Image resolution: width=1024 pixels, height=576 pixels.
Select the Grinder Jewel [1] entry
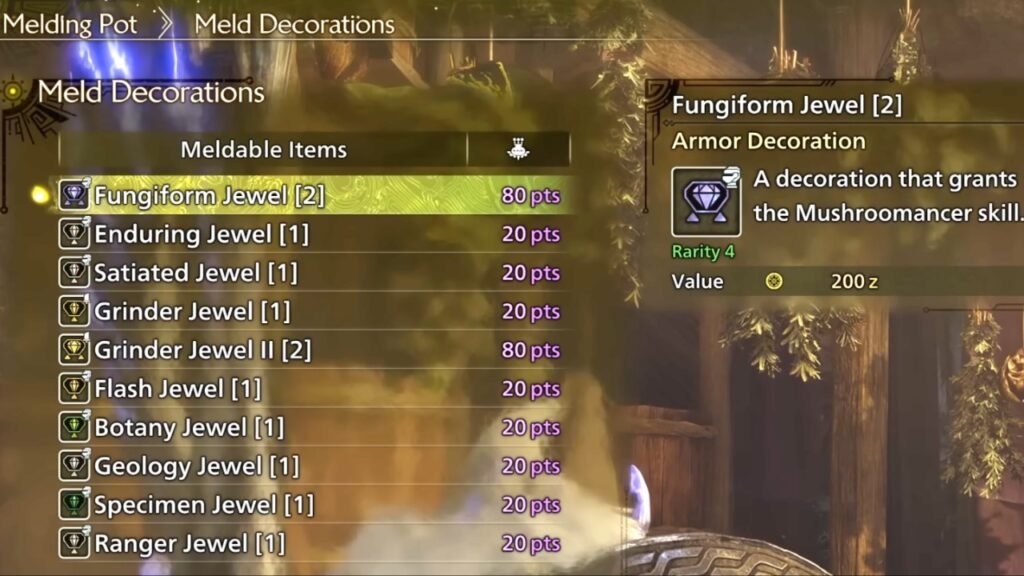pyautogui.click(x=192, y=312)
